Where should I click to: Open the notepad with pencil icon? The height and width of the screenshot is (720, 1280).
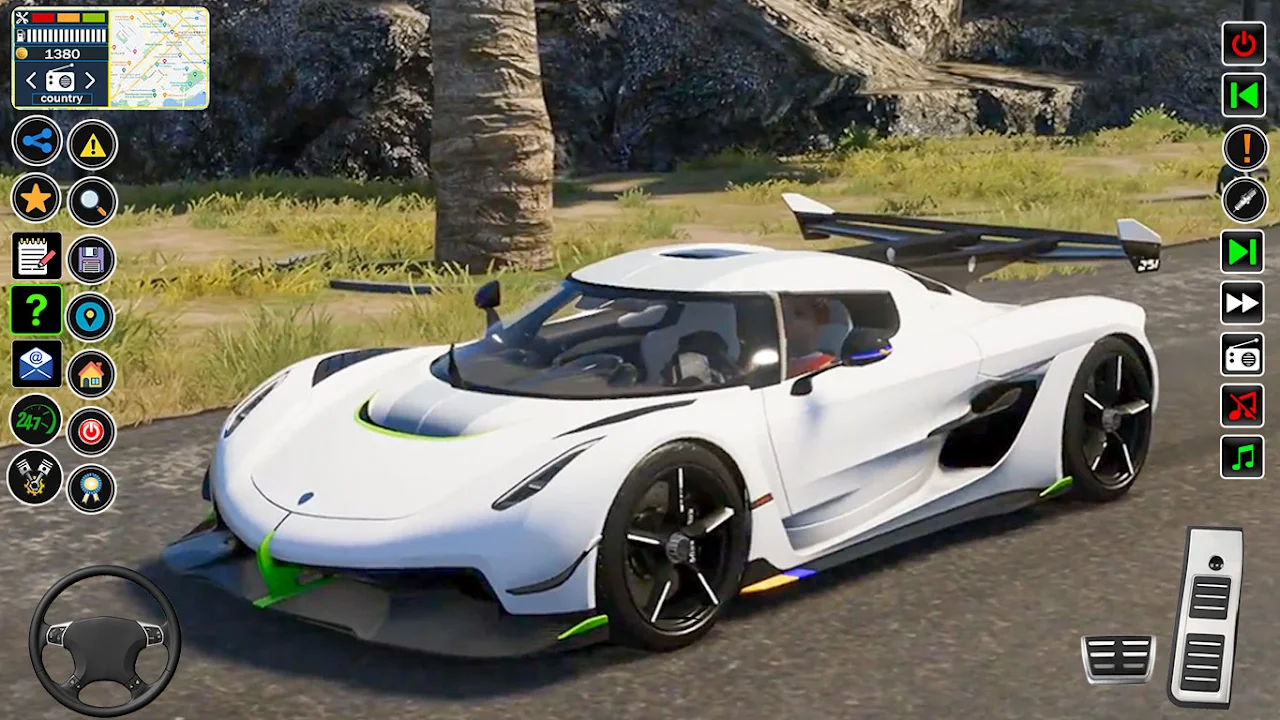pos(36,256)
